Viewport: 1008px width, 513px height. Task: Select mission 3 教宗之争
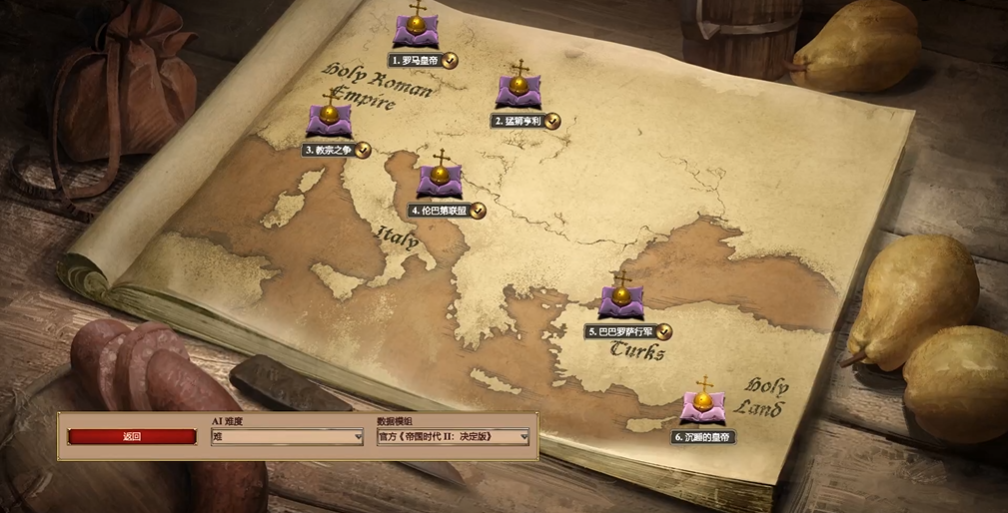tap(329, 121)
